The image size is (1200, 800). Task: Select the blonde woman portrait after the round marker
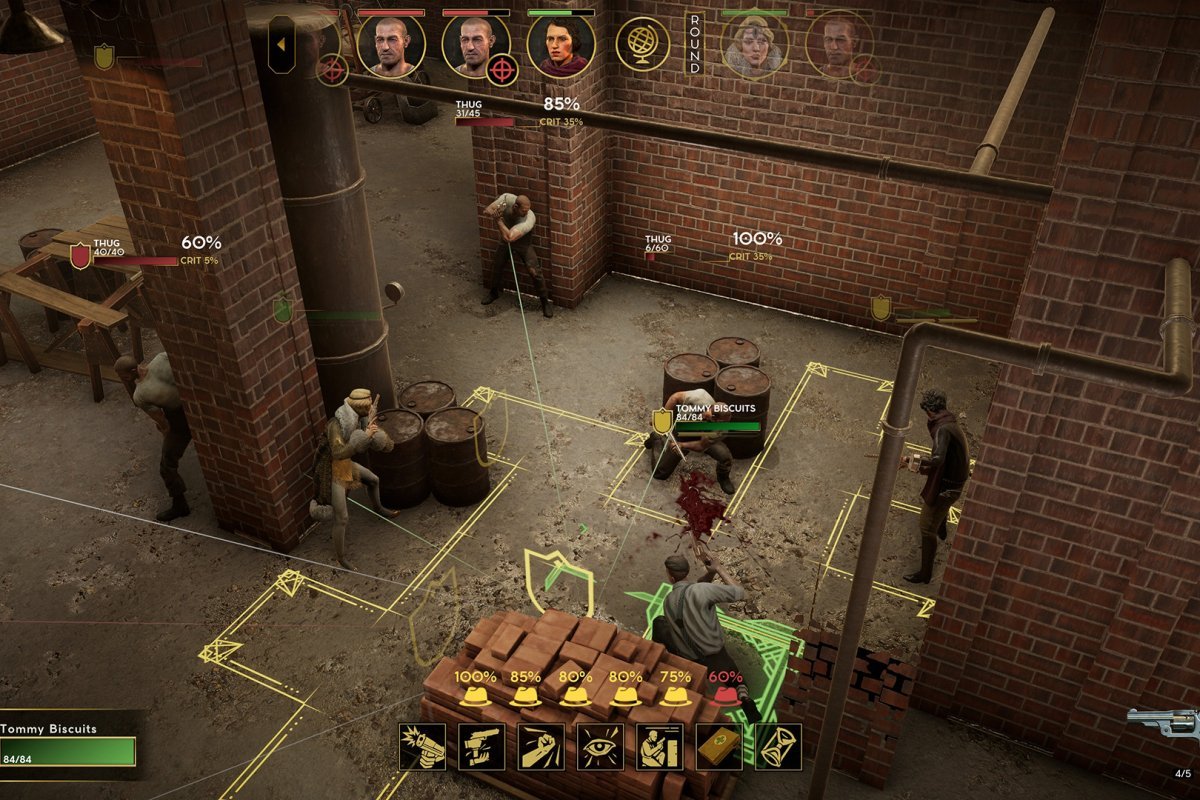pos(754,46)
